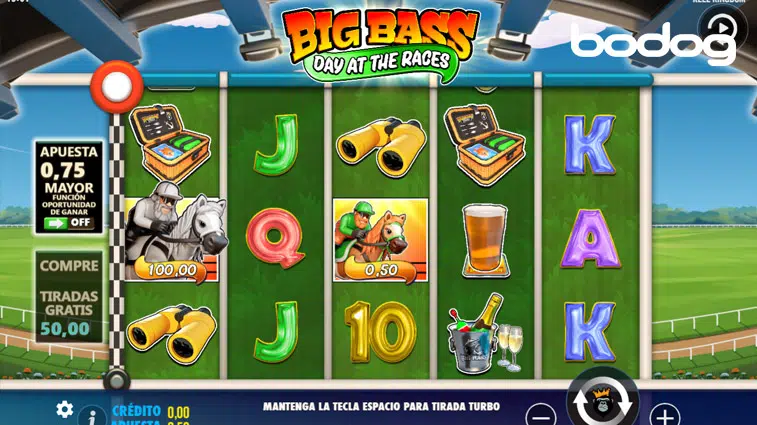Open settings via the gear icon
Screen dimensions: 757x425
[65, 408]
